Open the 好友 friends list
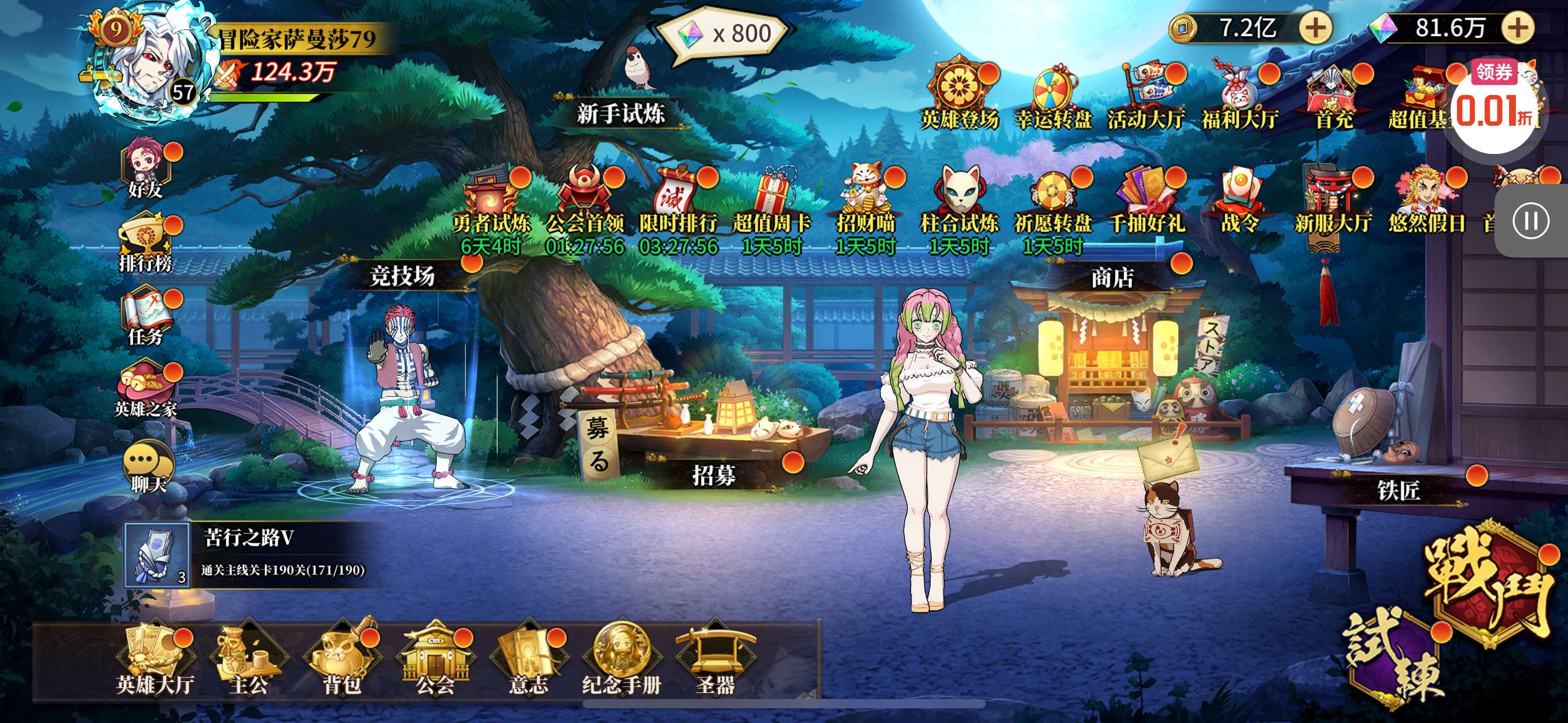Screen dimensions: 1568x723 (x=146, y=169)
